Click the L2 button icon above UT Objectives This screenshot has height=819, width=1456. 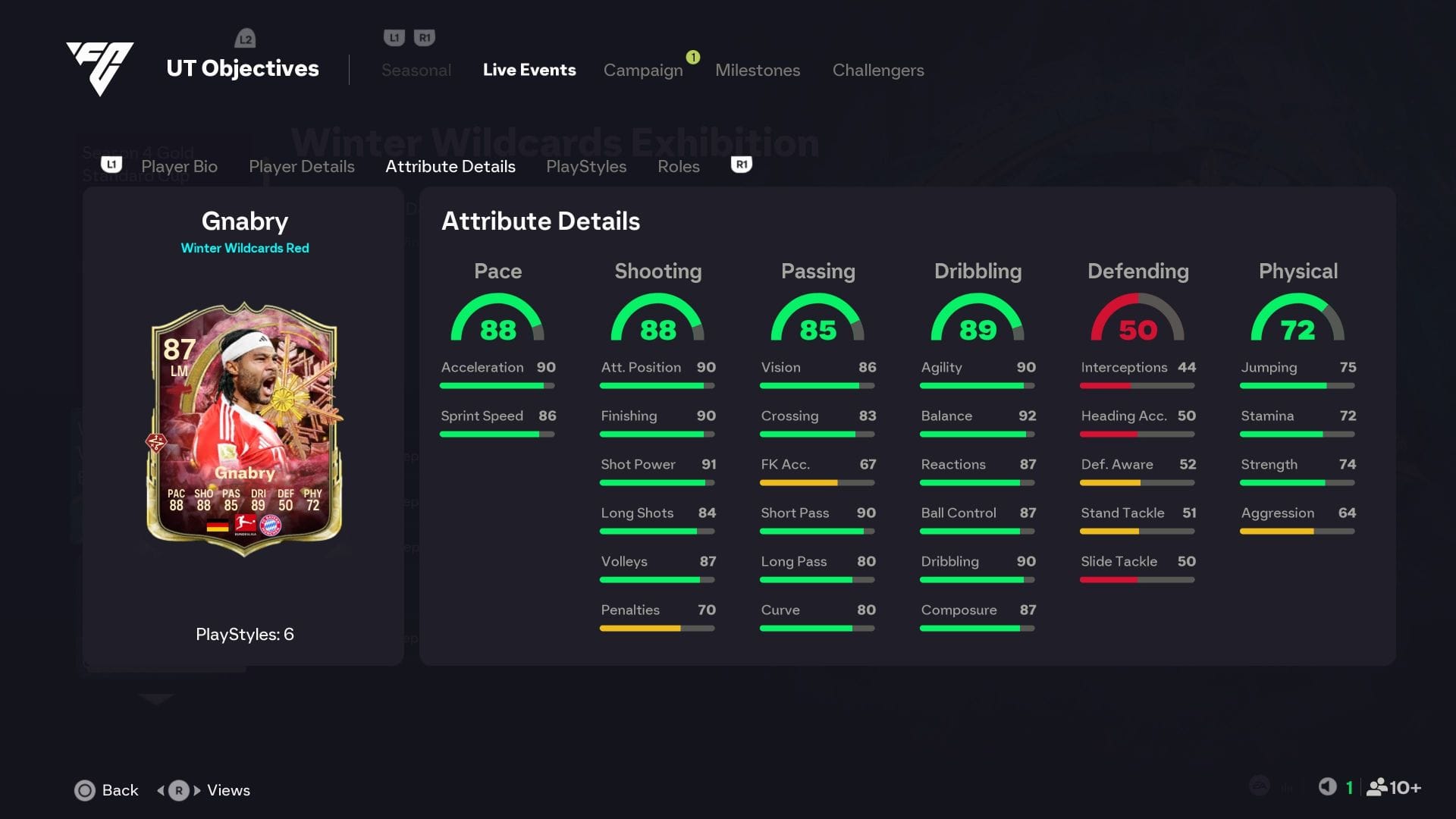245,38
